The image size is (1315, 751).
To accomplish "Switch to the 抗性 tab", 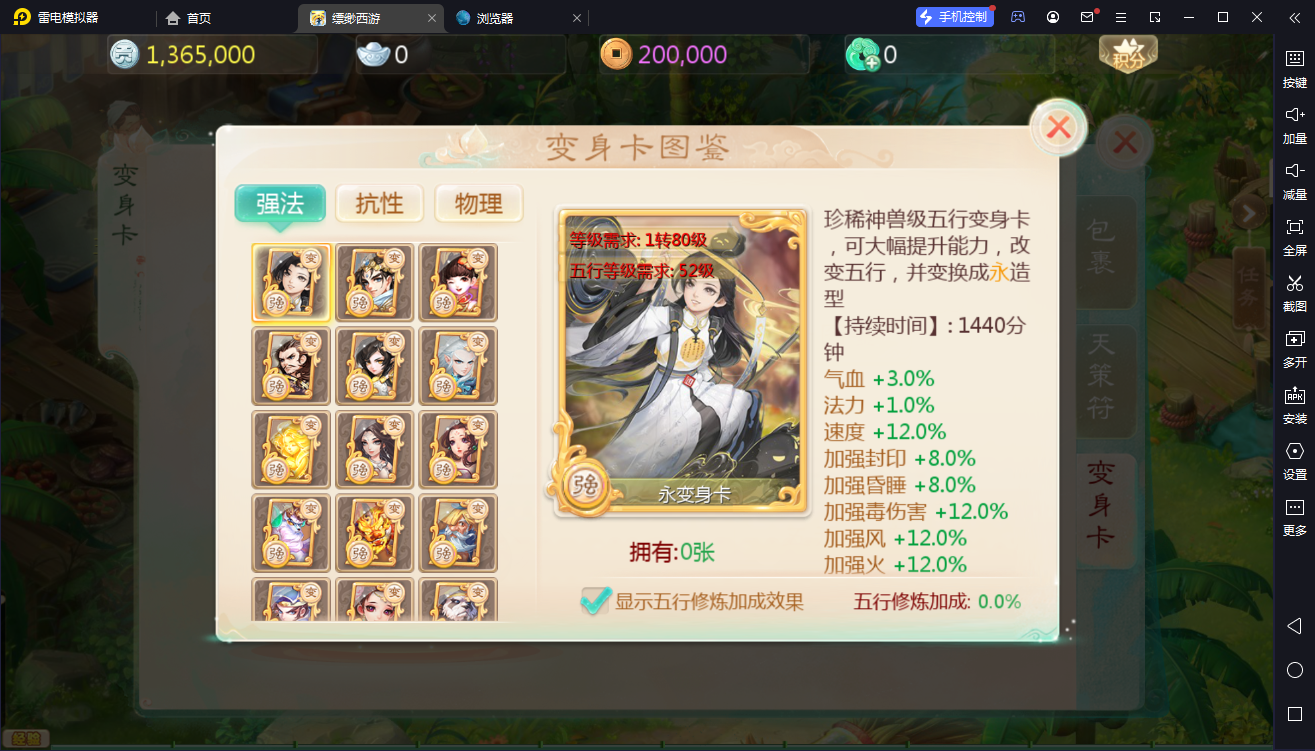I will (380, 203).
